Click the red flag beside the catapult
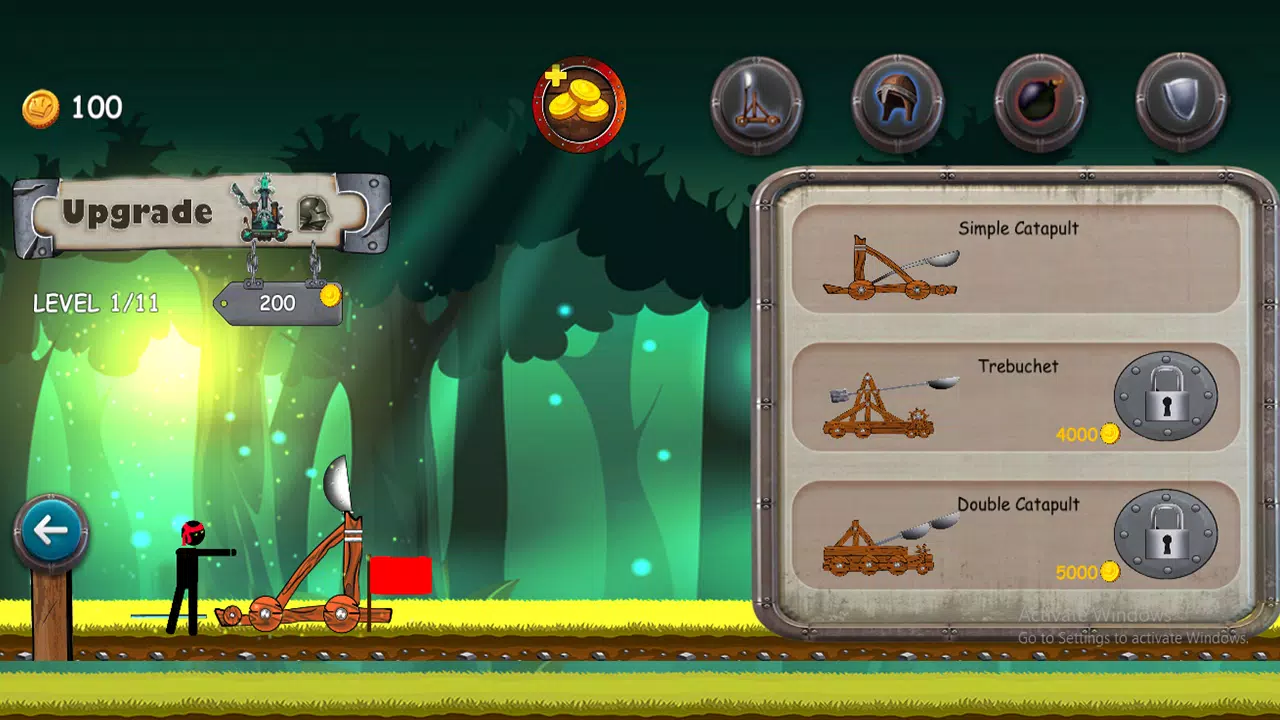 pos(403,577)
